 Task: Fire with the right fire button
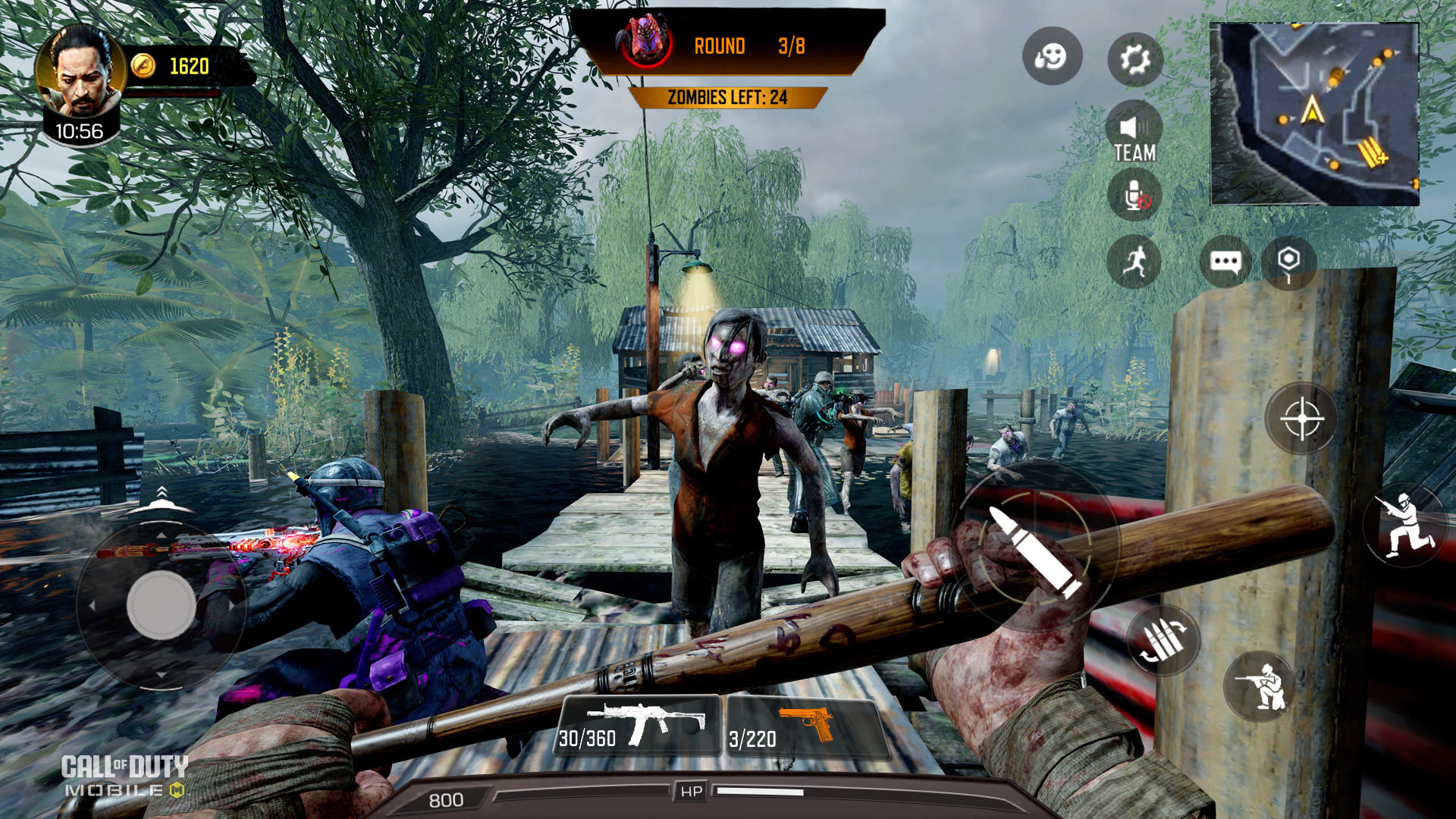click(x=1301, y=419)
